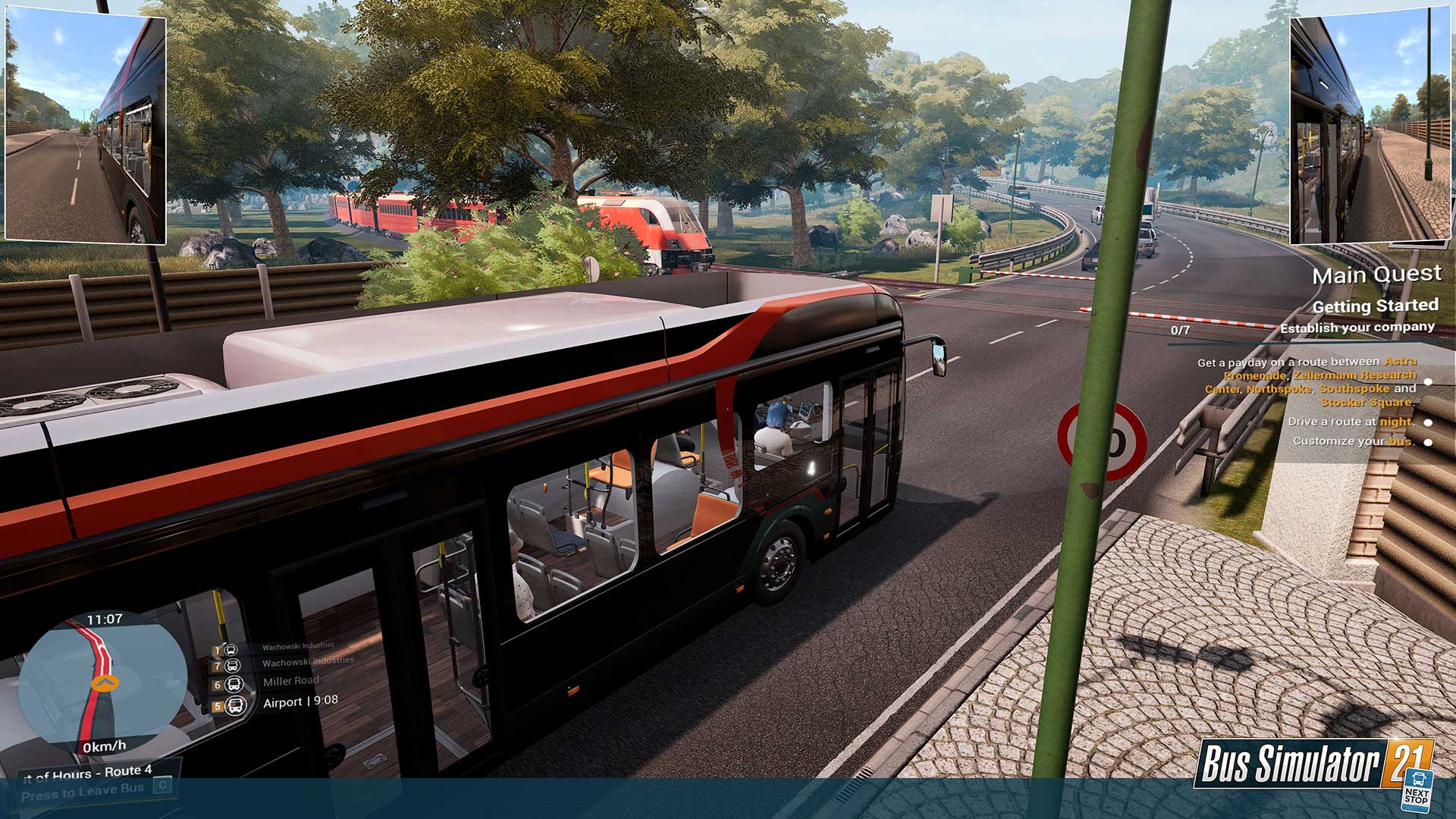Toggle the payday route objective marker
Screen dimensions: 1456x819
click(x=1428, y=382)
